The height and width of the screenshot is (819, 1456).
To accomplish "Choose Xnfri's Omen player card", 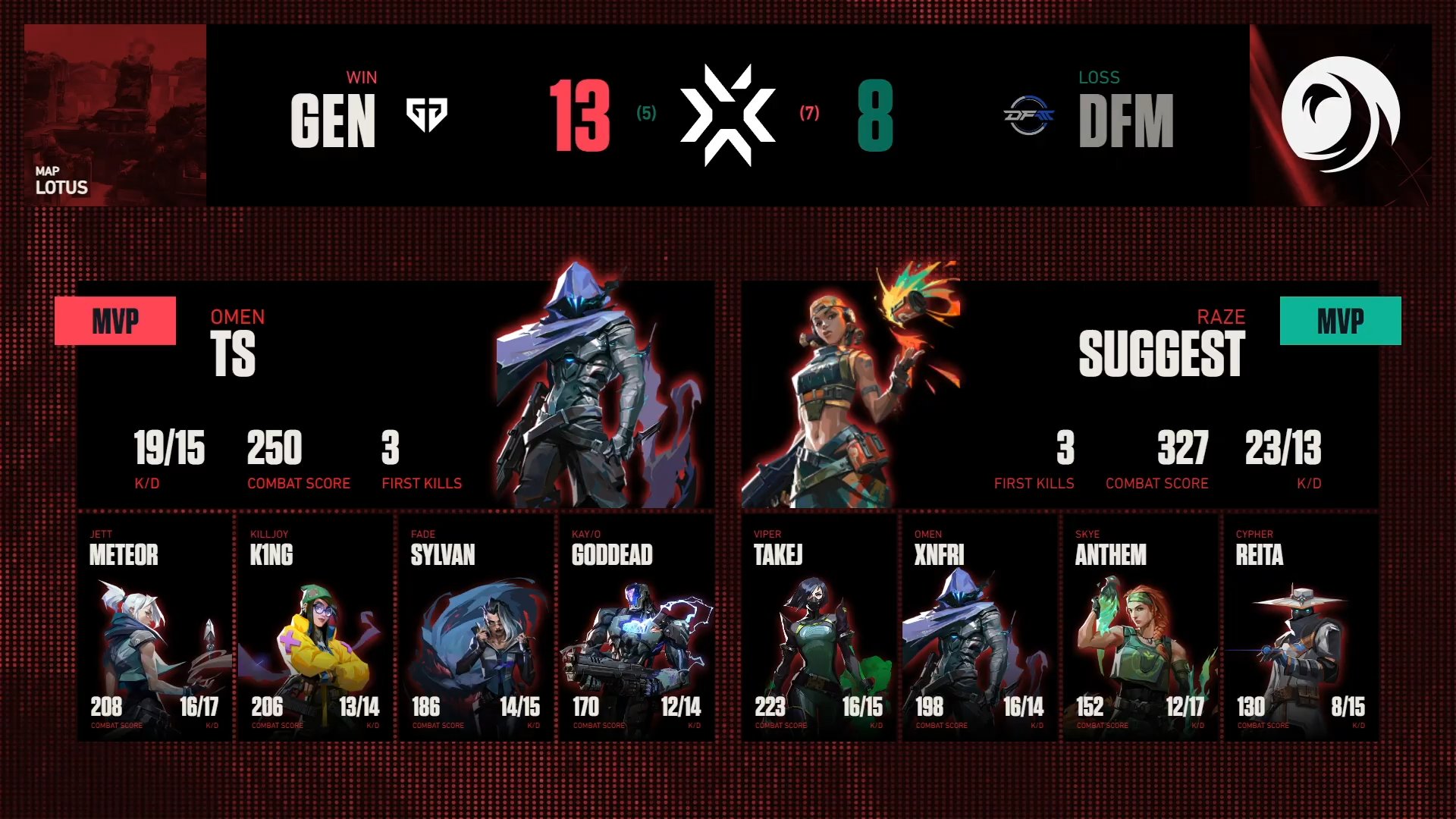I will [x=980, y=628].
